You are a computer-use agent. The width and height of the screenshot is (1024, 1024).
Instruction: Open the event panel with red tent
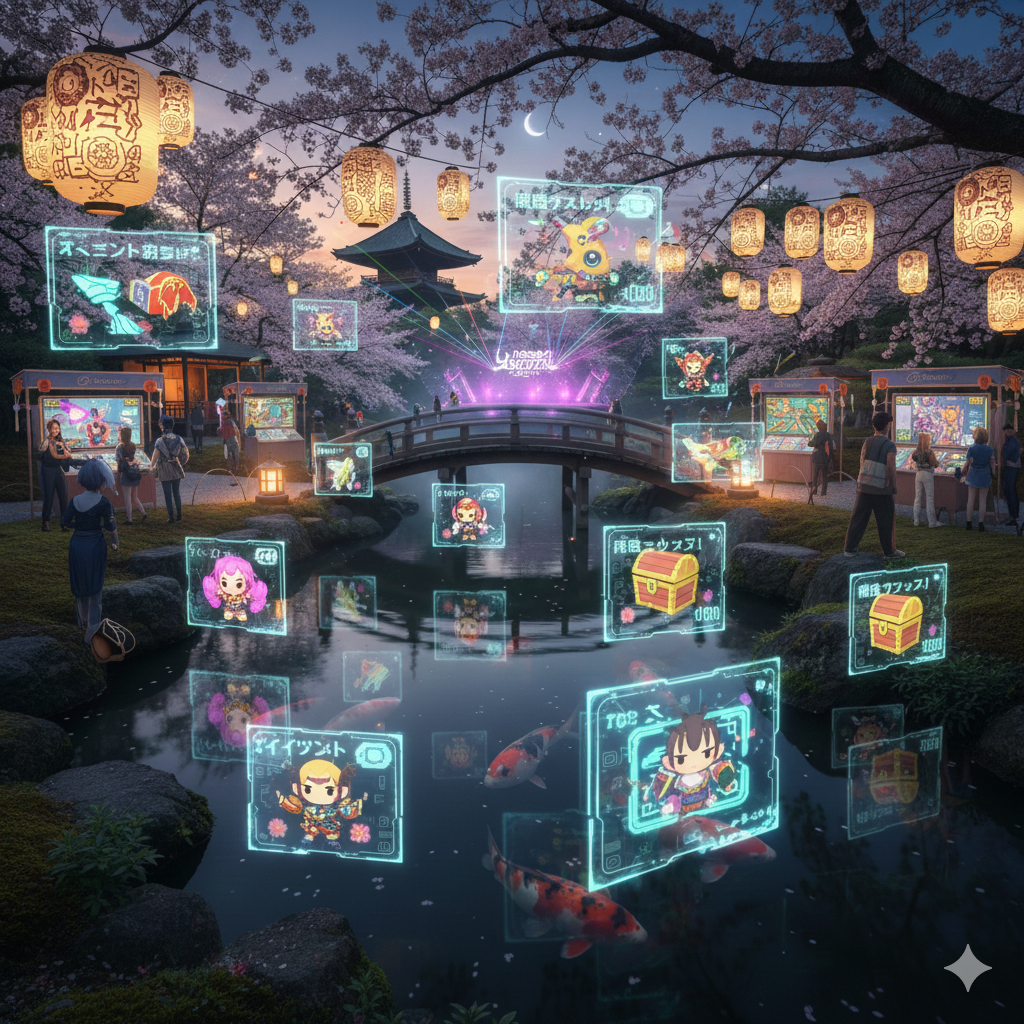(131, 289)
